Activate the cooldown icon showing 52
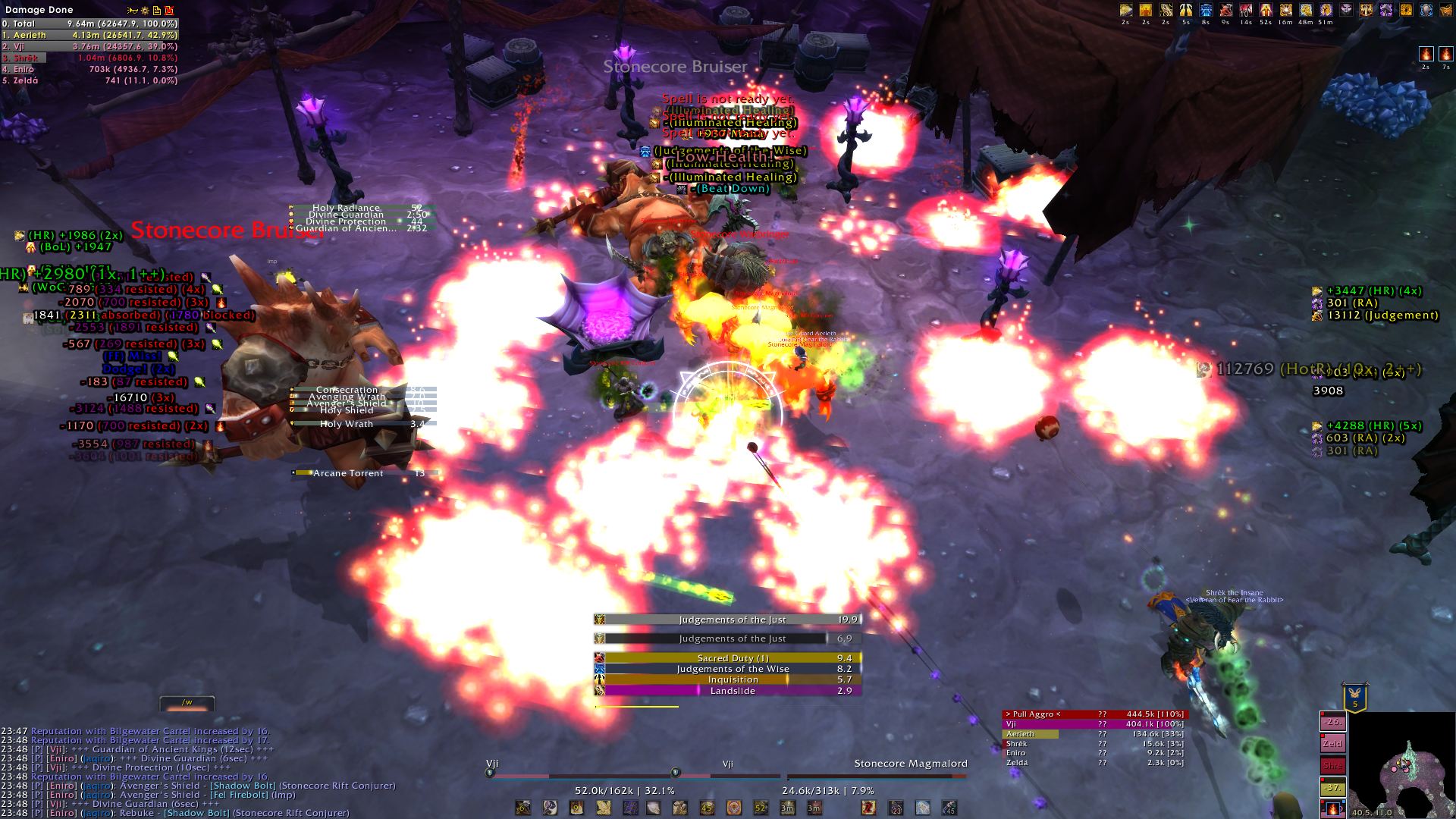Screen dimensions: 1456x819 click(x=761, y=808)
